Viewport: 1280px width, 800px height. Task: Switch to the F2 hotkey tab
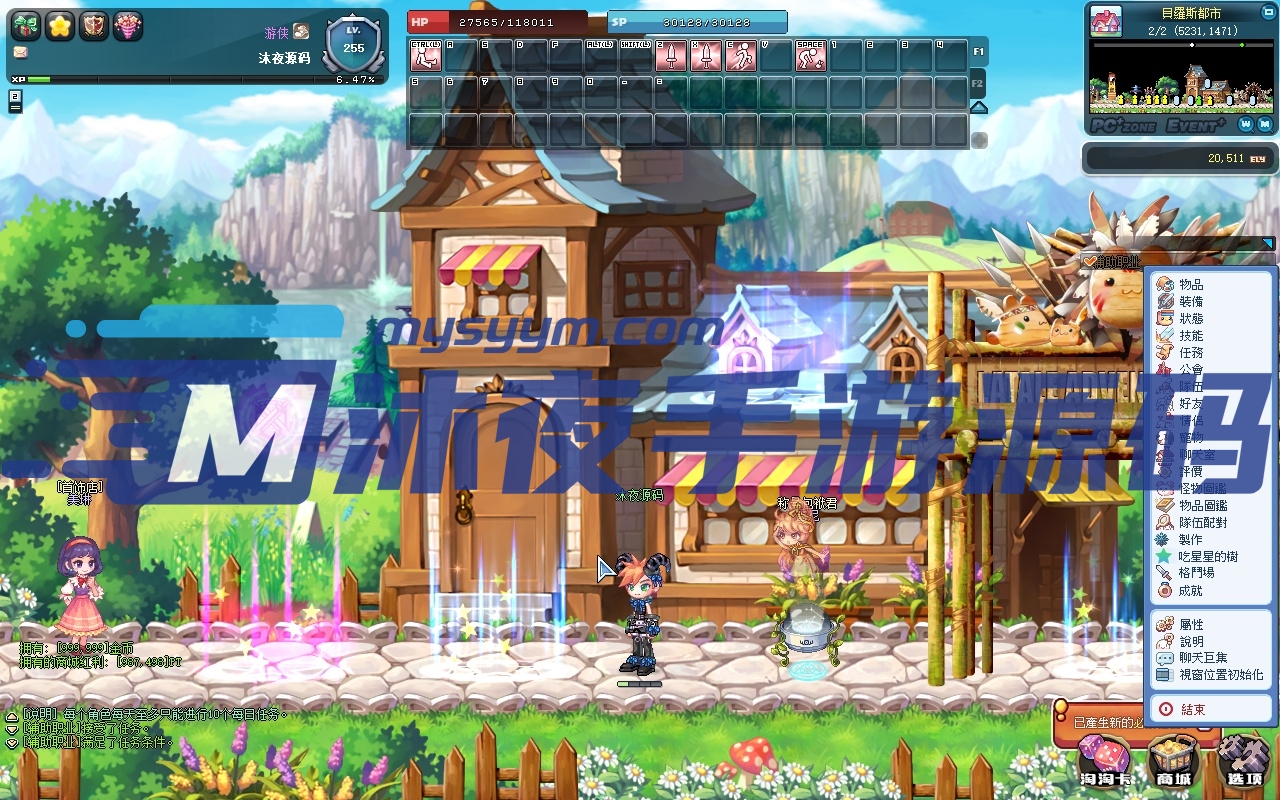977,85
